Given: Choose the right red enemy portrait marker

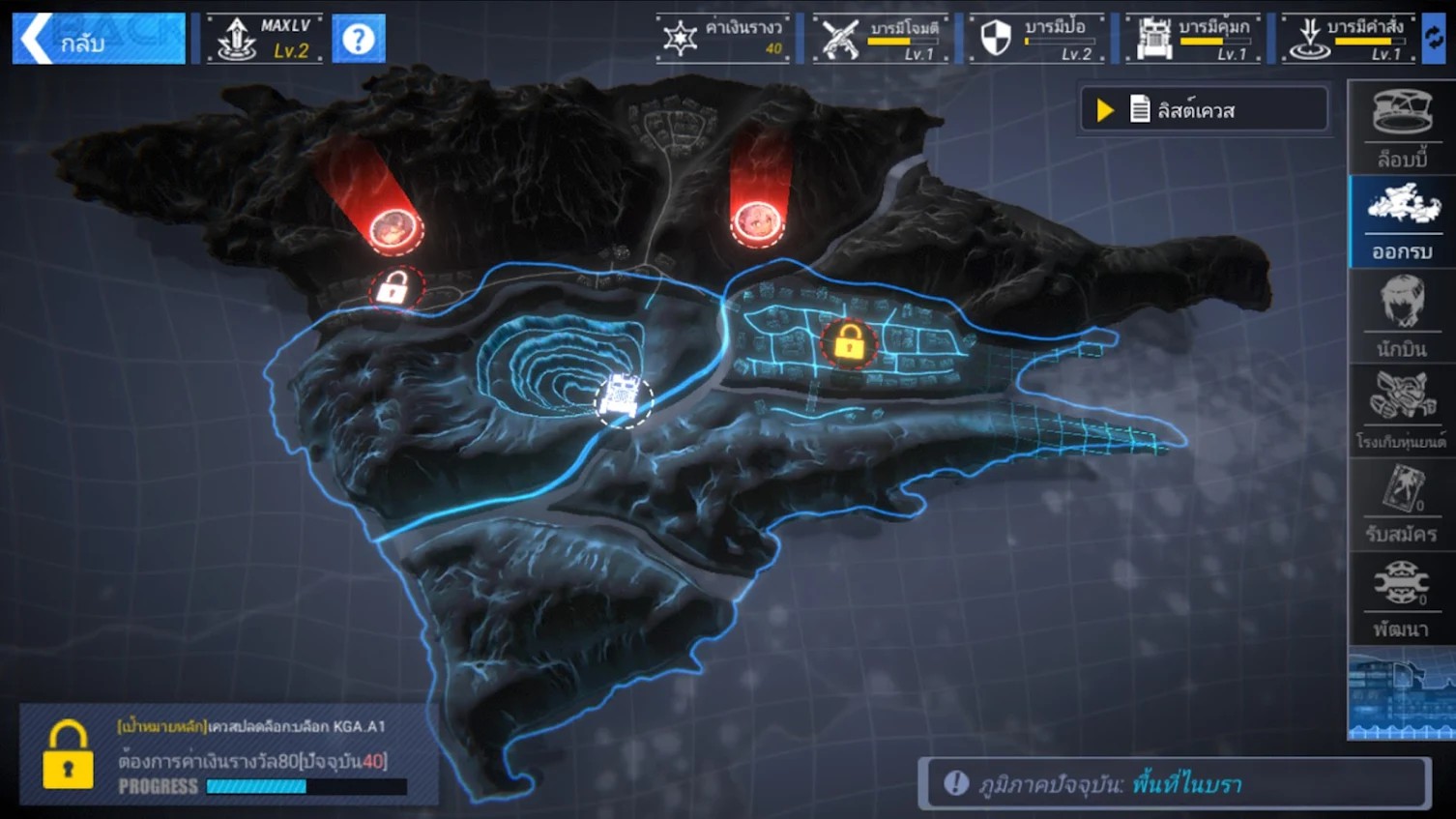Looking at the screenshot, I should (757, 223).
